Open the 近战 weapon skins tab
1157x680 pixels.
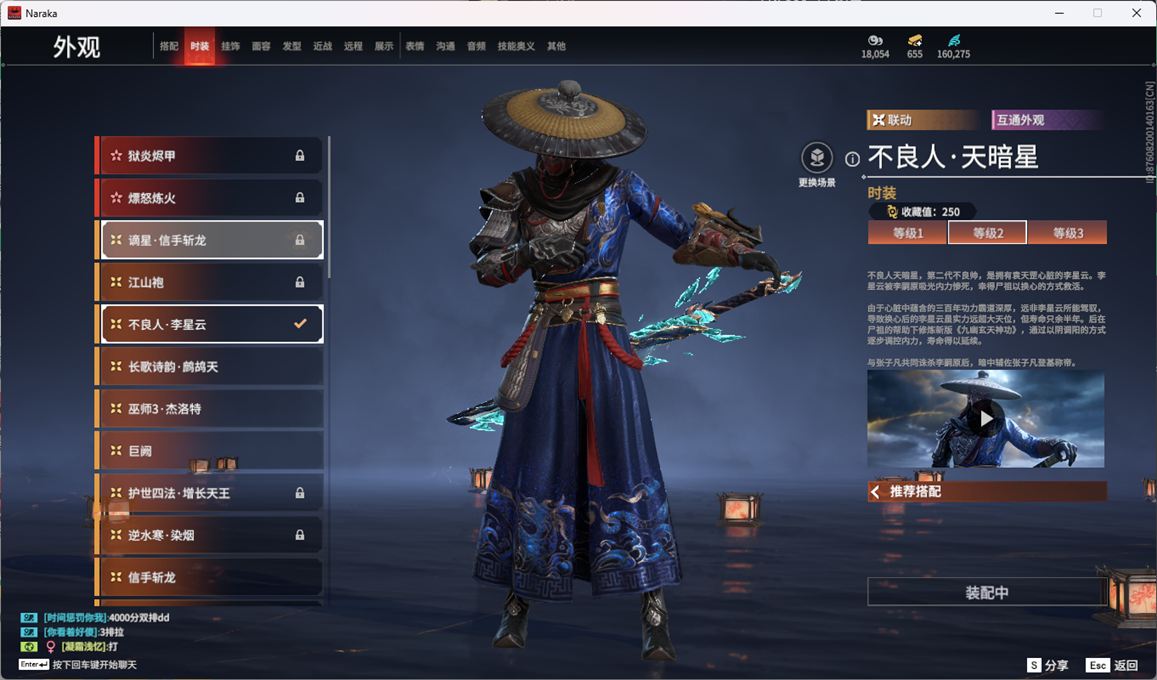pyautogui.click(x=322, y=46)
